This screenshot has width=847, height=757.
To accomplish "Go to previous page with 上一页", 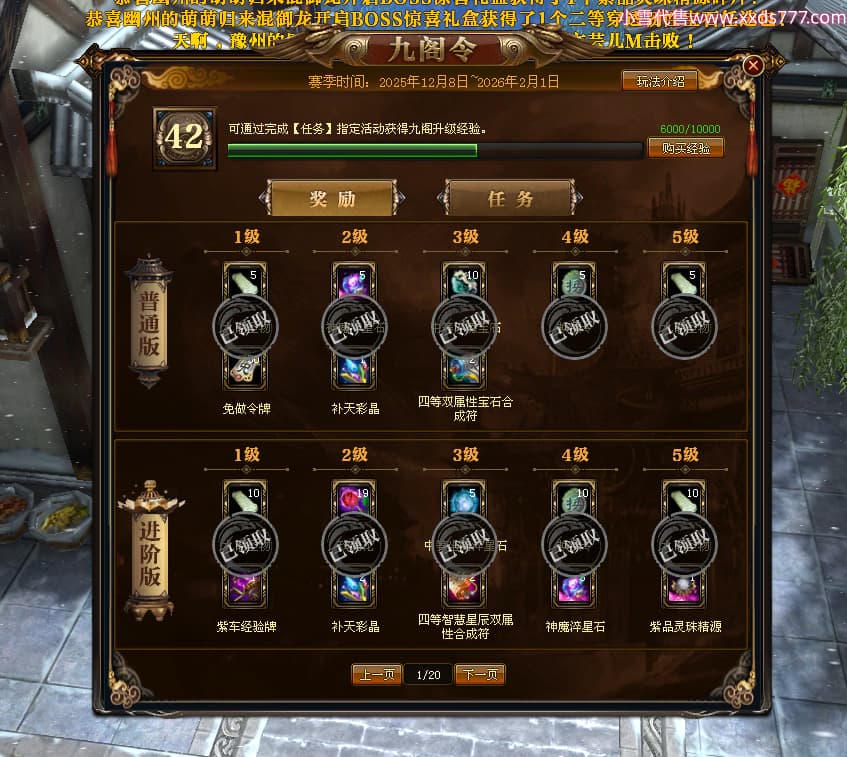I will coord(377,675).
